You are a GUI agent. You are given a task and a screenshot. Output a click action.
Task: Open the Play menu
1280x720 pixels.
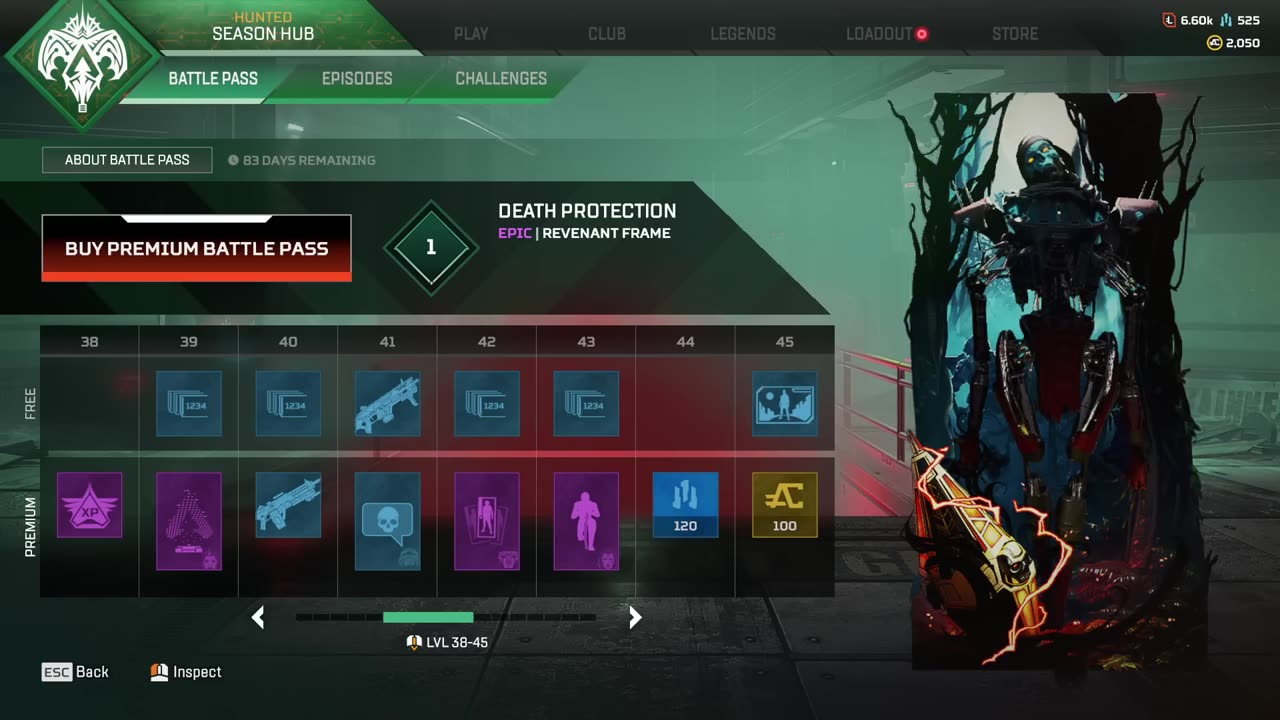tap(471, 34)
